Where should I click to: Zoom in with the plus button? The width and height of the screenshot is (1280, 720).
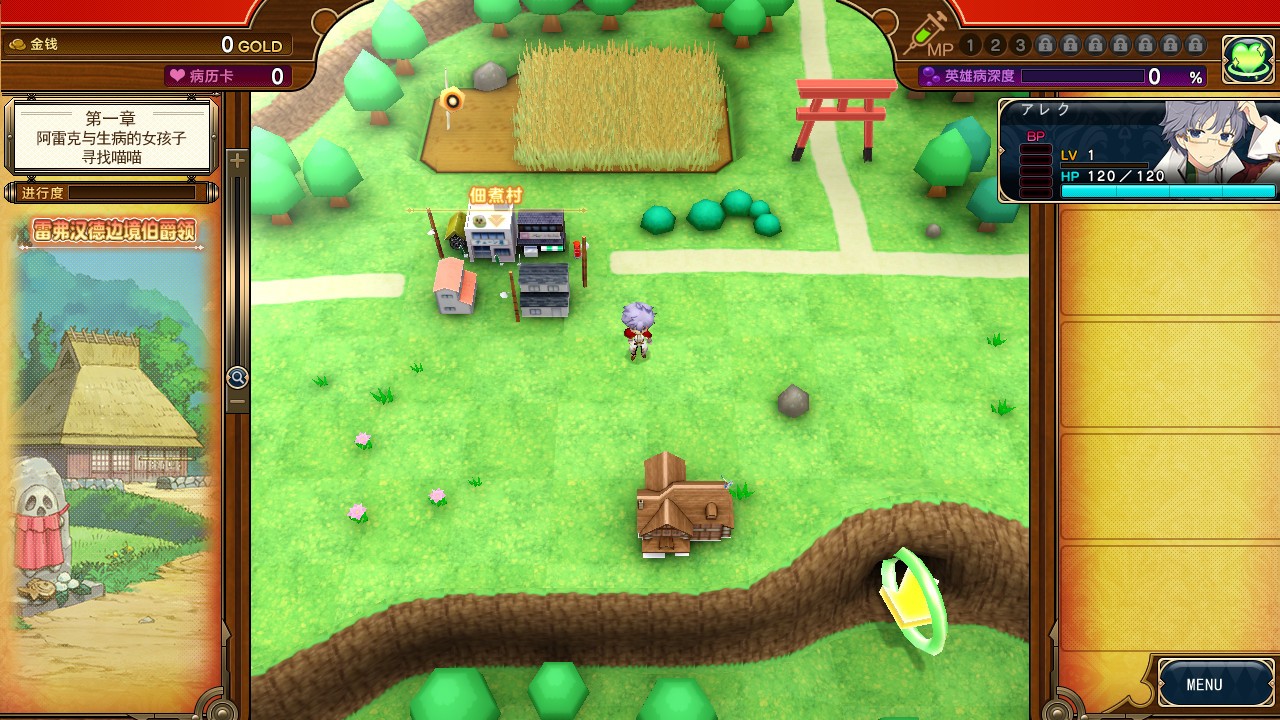coord(237,160)
